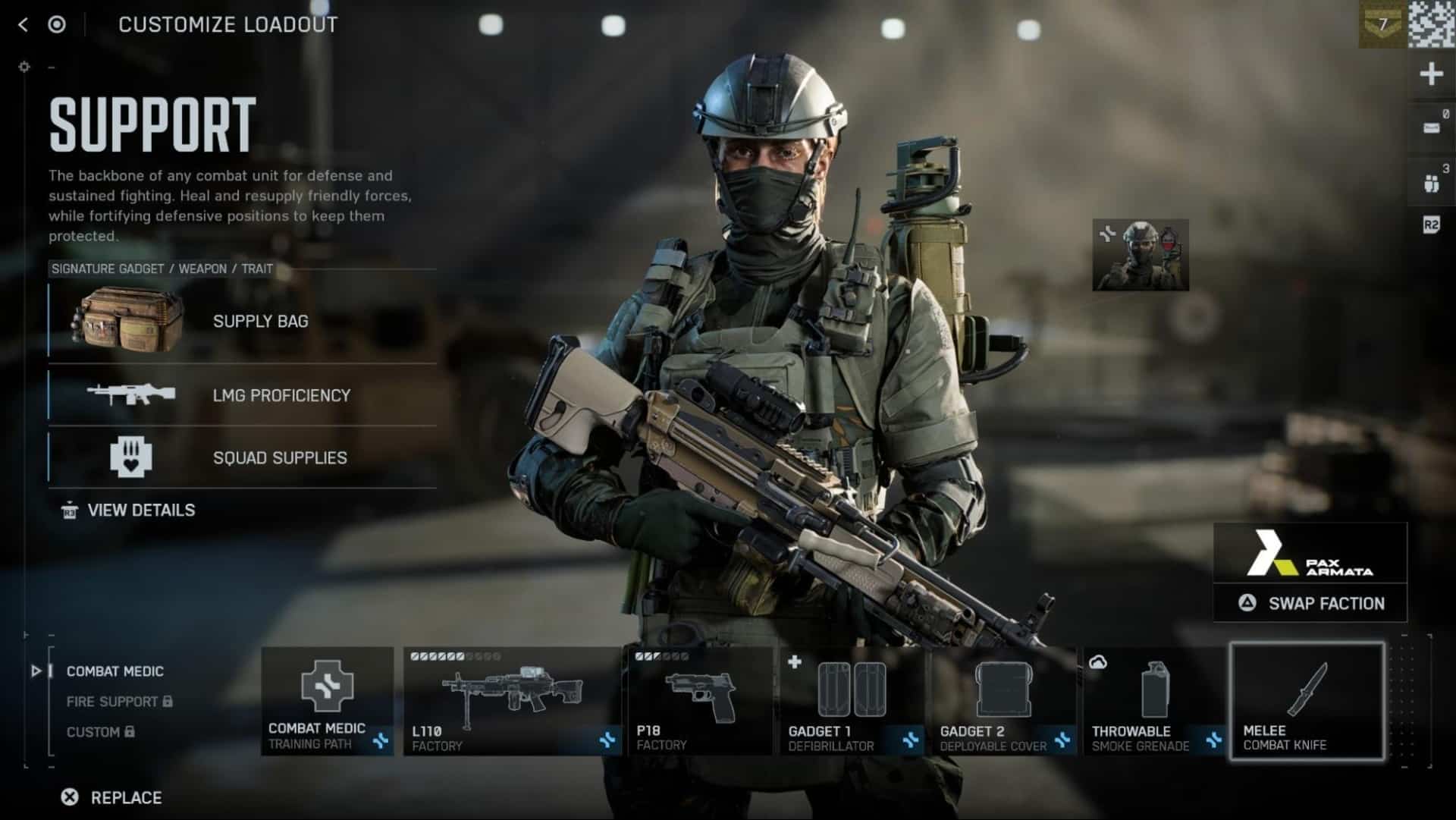This screenshot has width=1456, height=820.
Task: Open the Combat Medic training path slot
Action: [x=327, y=700]
